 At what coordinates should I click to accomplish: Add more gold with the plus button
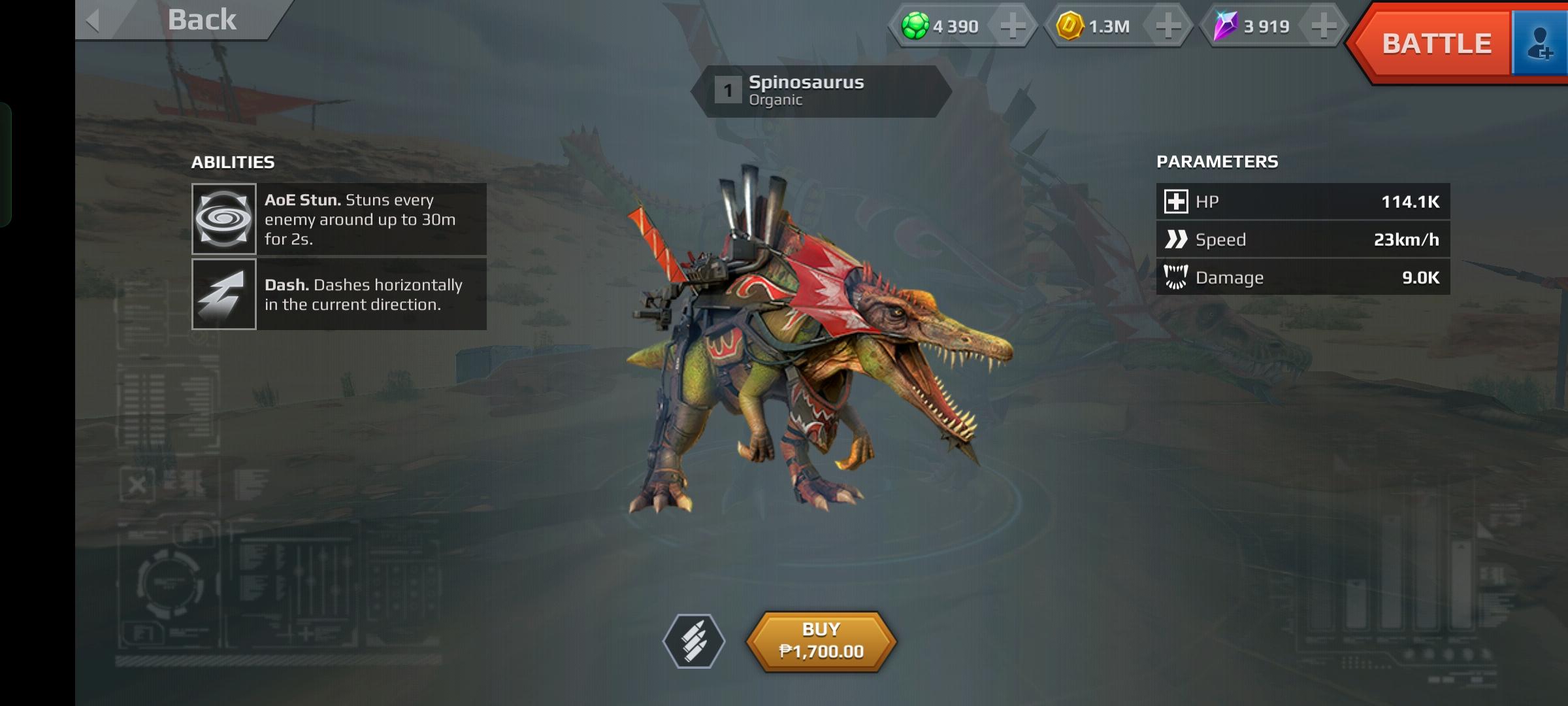pyautogui.click(x=1169, y=27)
